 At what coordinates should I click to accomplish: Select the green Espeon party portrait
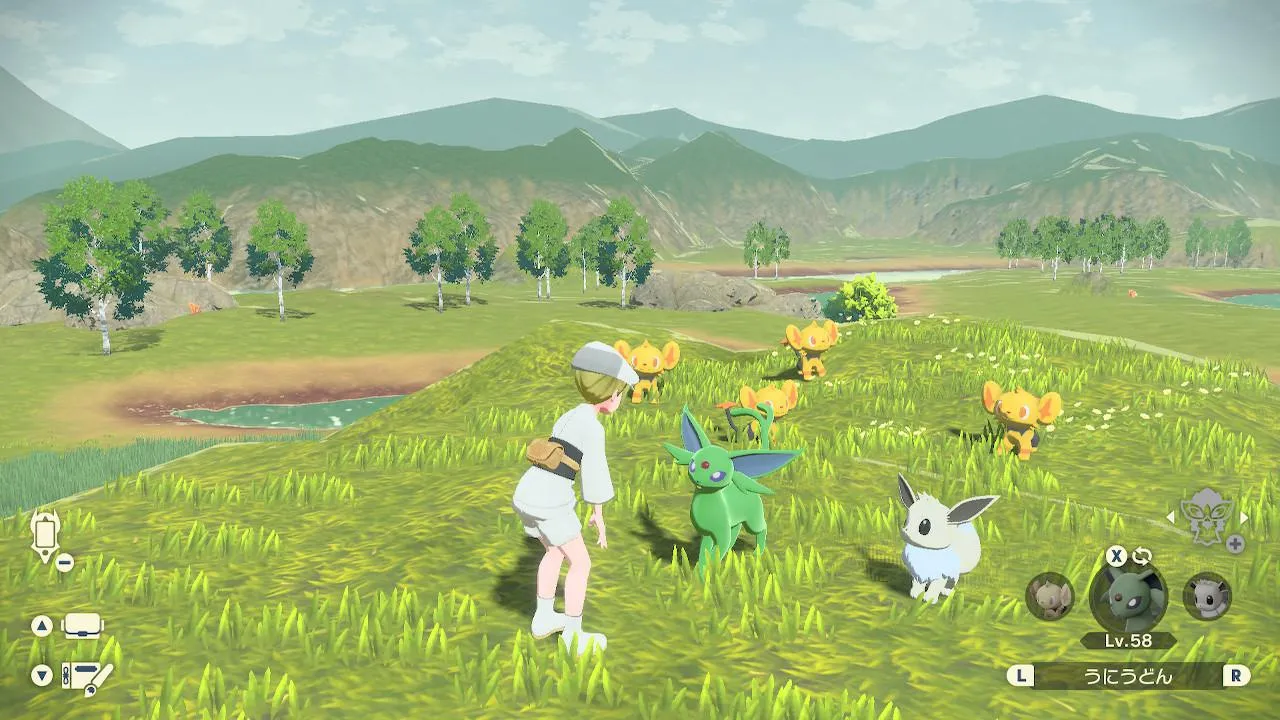click(1127, 596)
